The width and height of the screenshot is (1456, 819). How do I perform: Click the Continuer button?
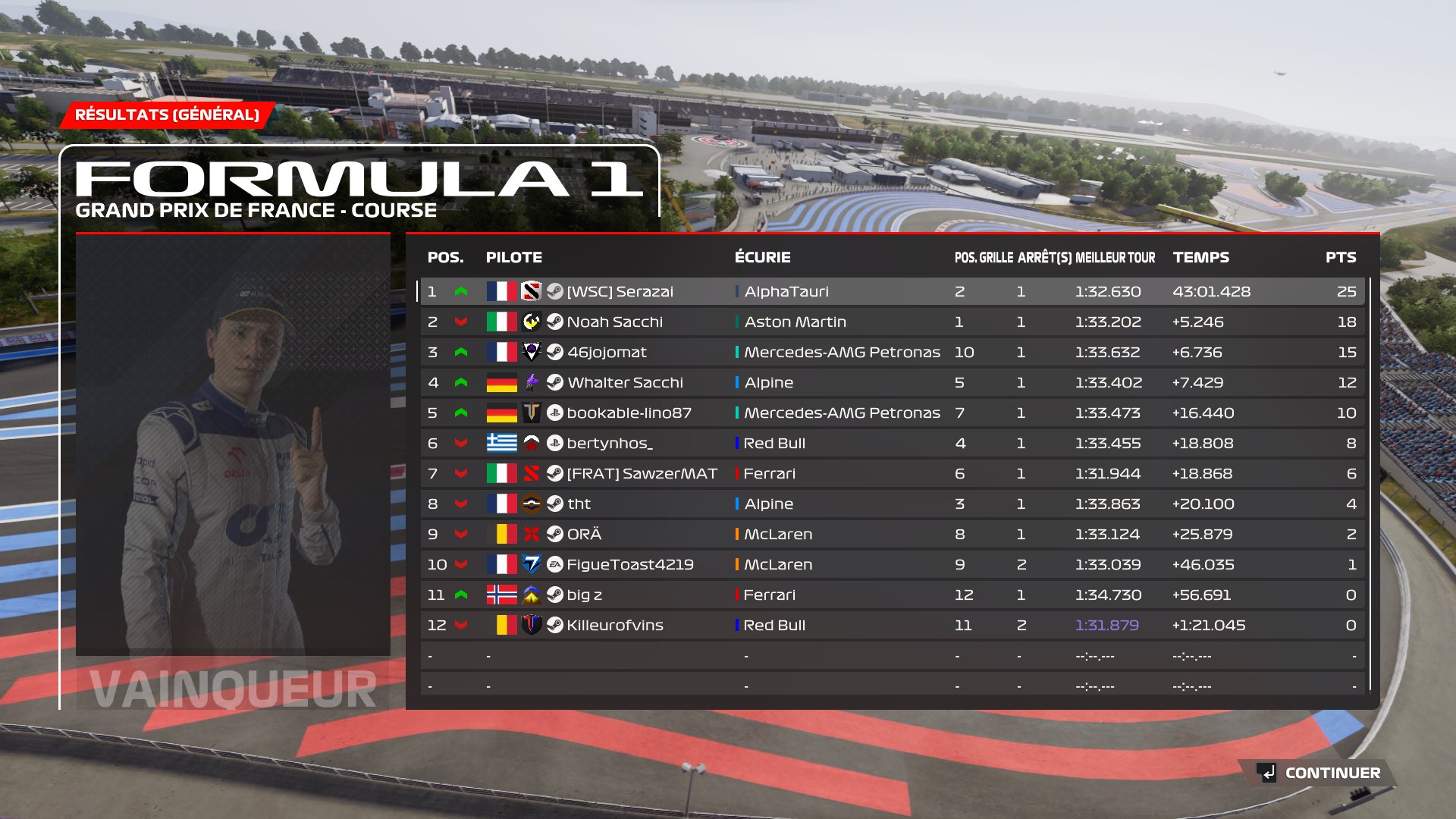coord(1319,773)
